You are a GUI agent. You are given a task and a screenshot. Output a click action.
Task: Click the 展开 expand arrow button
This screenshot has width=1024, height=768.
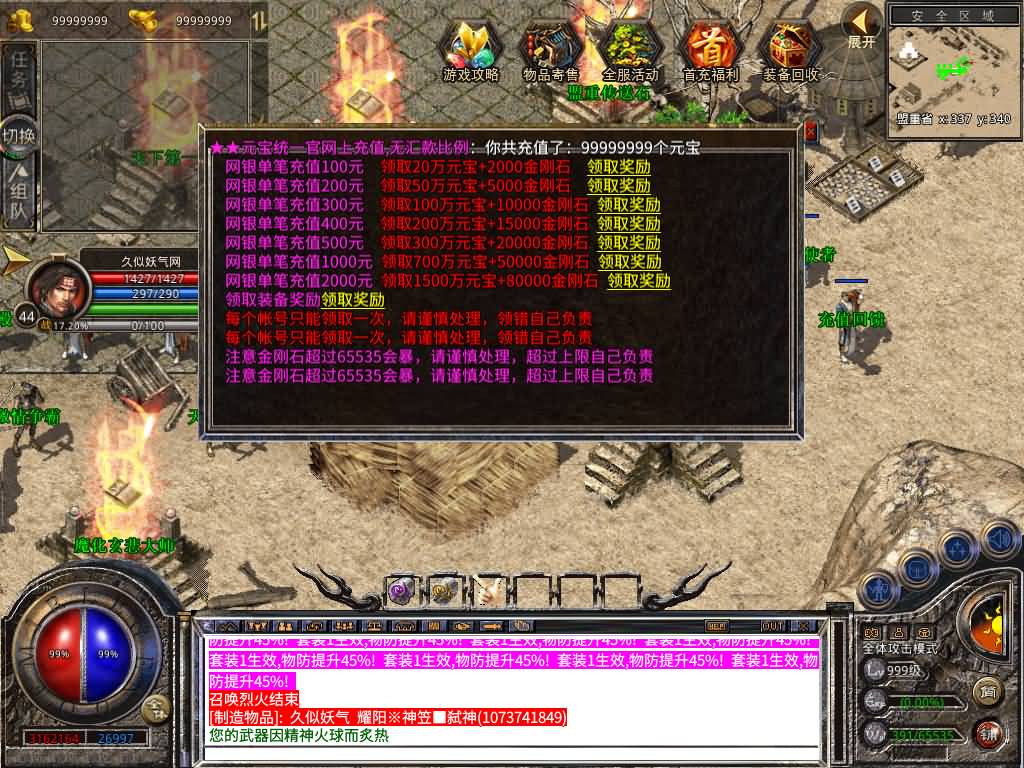tap(861, 26)
